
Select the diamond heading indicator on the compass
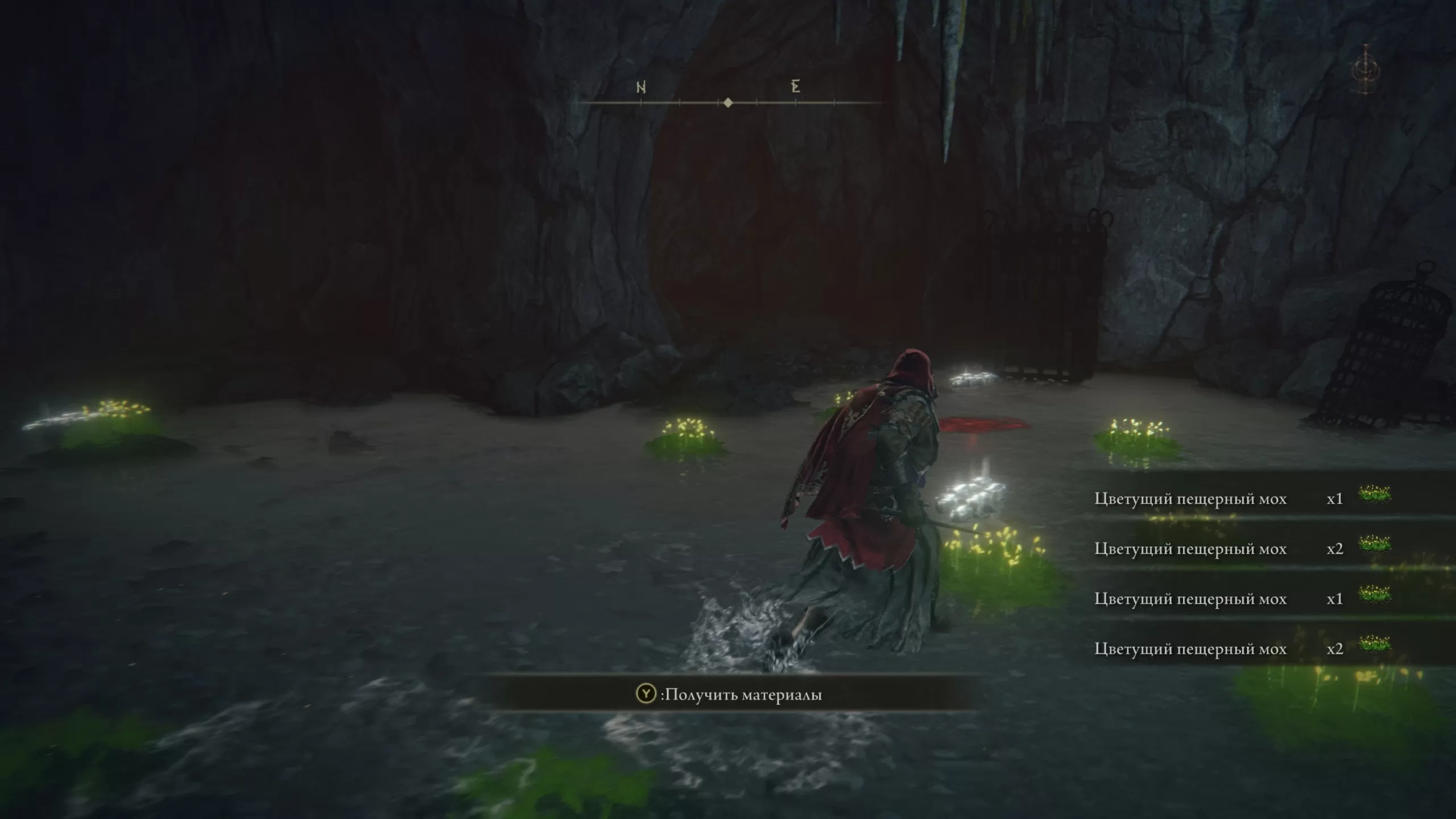[x=728, y=103]
